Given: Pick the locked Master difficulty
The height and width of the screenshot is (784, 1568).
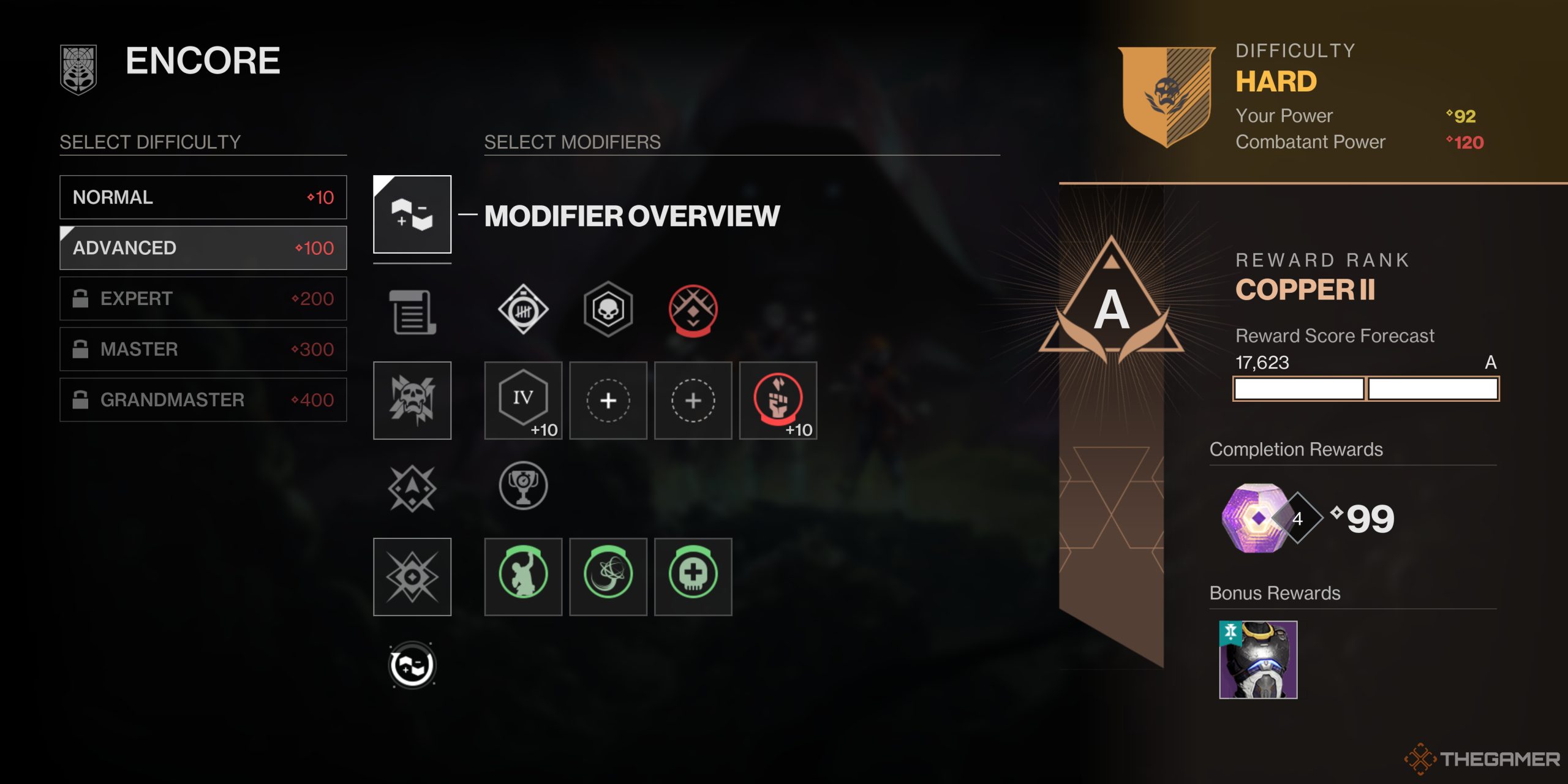Looking at the screenshot, I should (203, 349).
